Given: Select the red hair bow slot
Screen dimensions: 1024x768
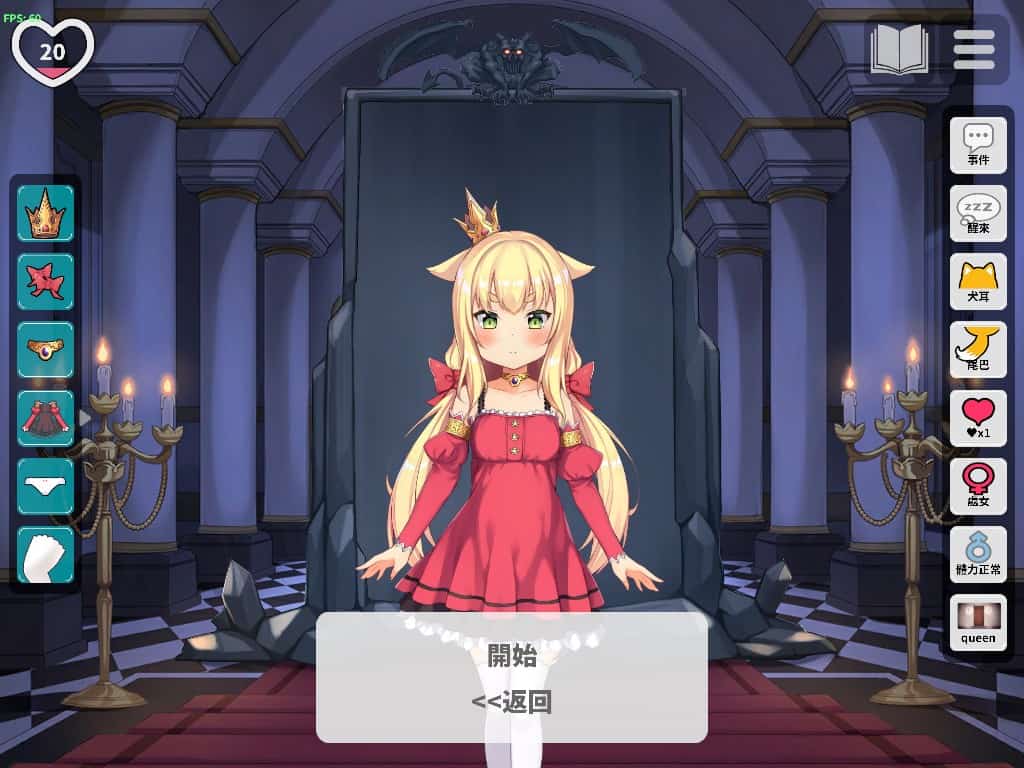Looking at the screenshot, I should (45, 281).
